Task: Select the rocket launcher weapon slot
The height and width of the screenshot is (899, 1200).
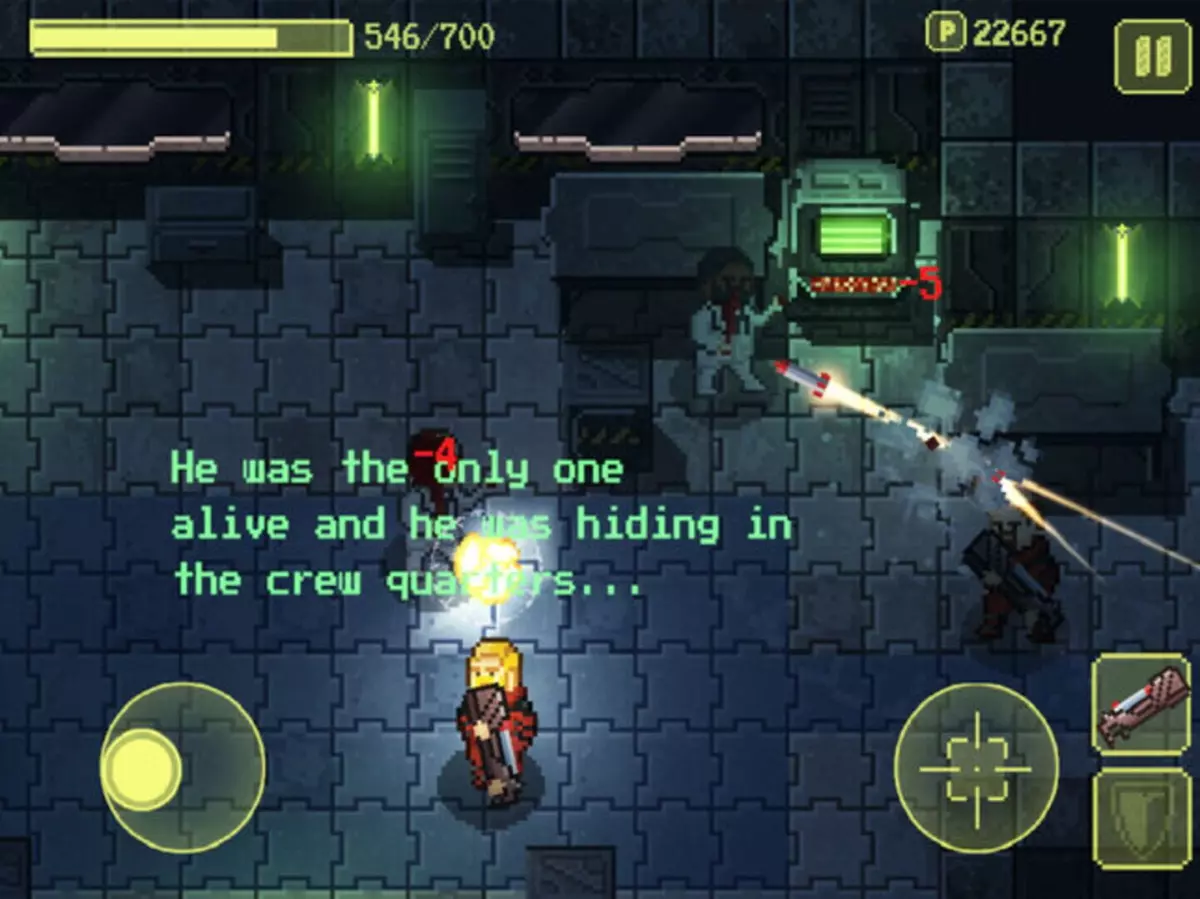Action: [1141, 706]
